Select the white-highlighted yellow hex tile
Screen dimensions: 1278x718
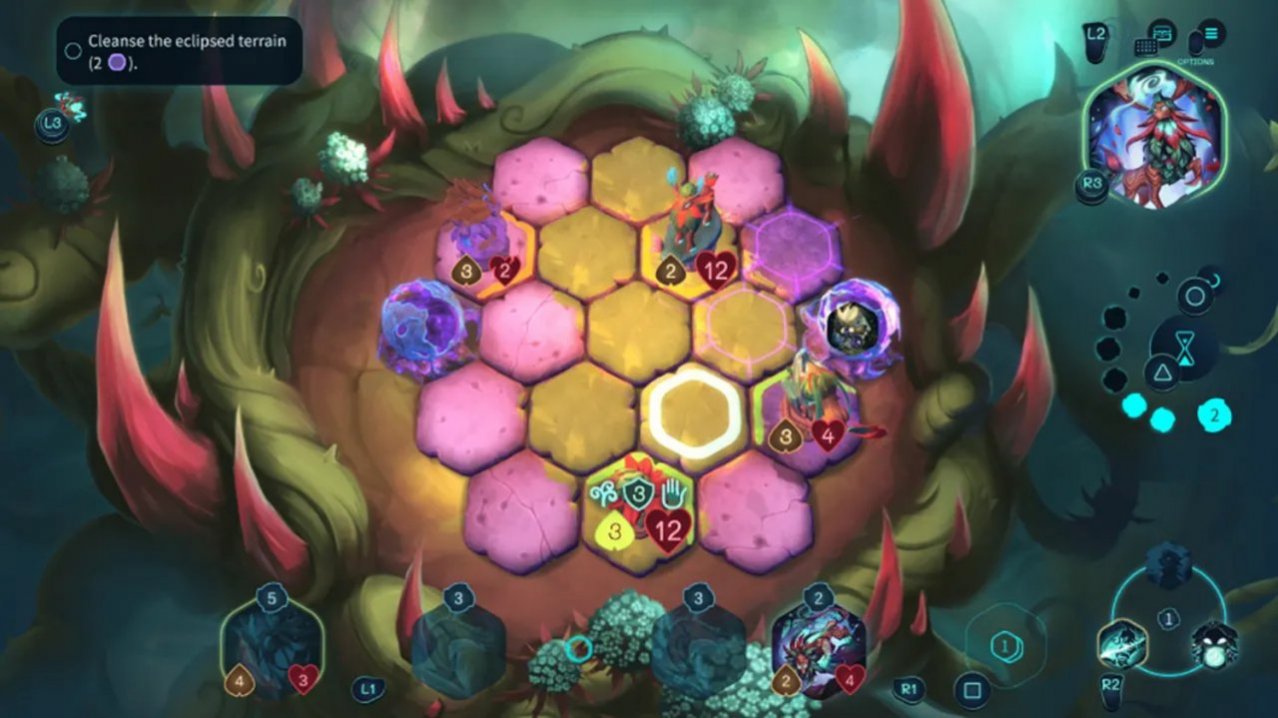(693, 412)
